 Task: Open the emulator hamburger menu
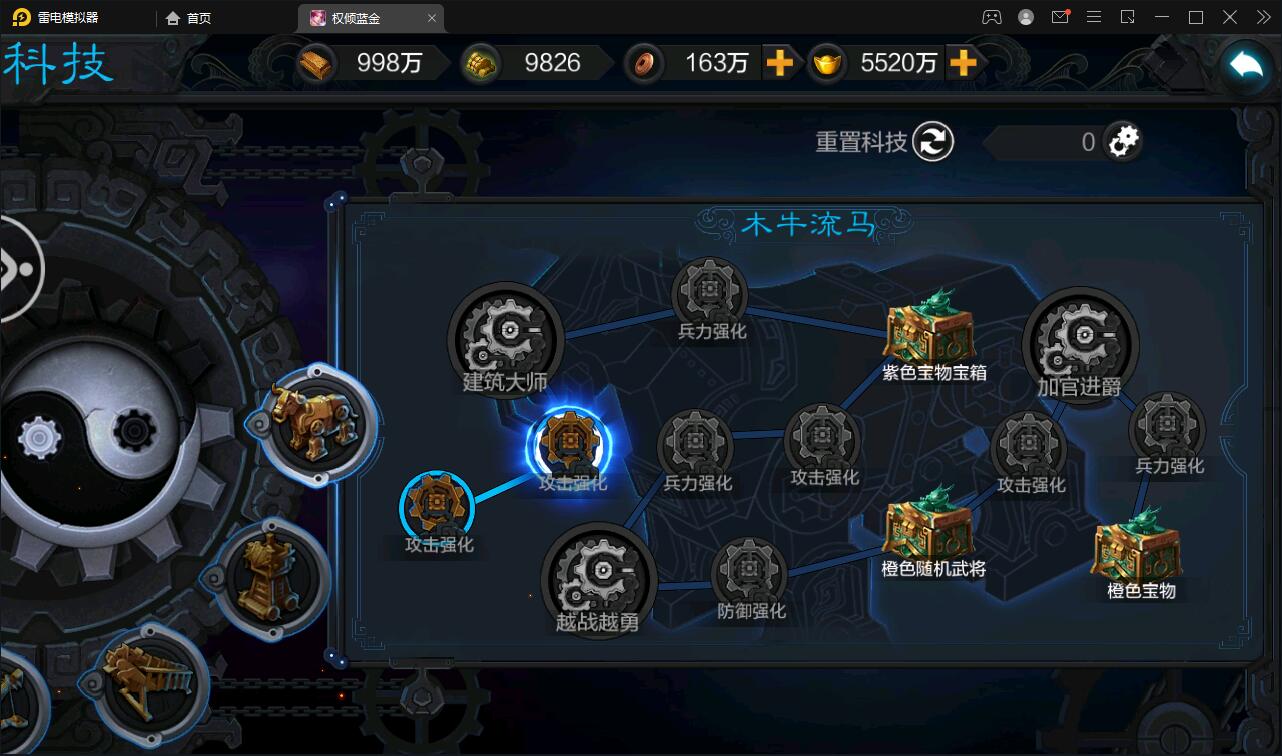pos(1094,17)
